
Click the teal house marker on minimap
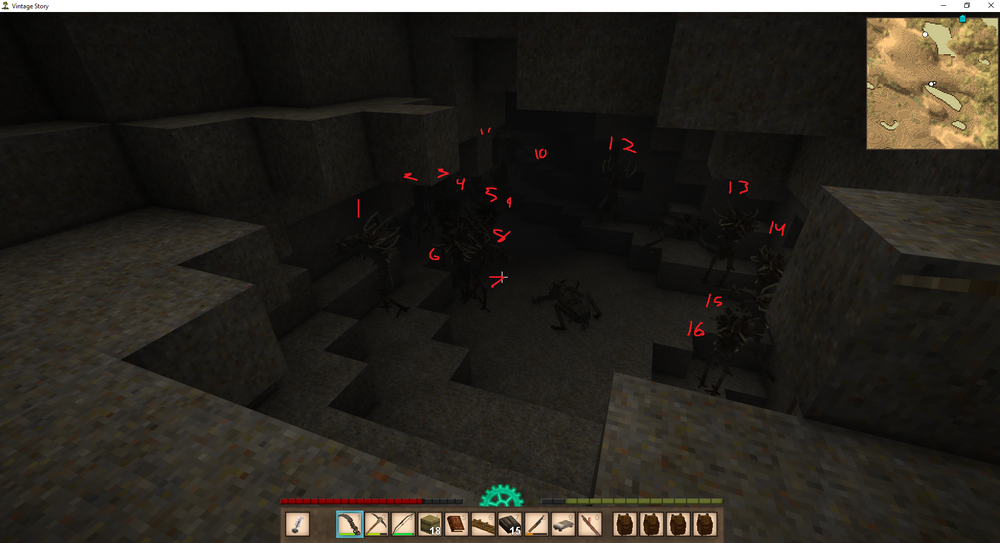click(963, 18)
